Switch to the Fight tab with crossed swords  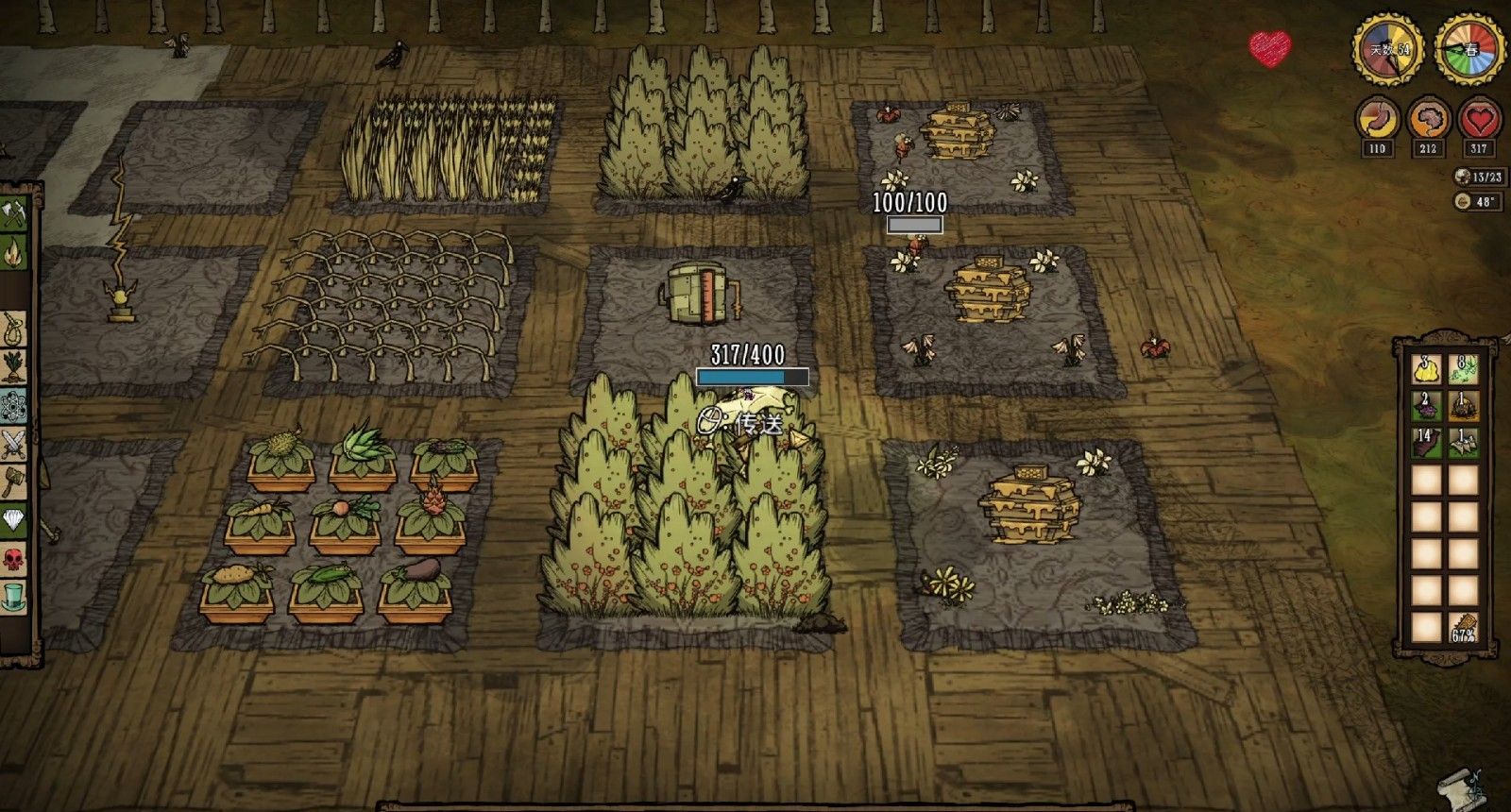click(13, 442)
